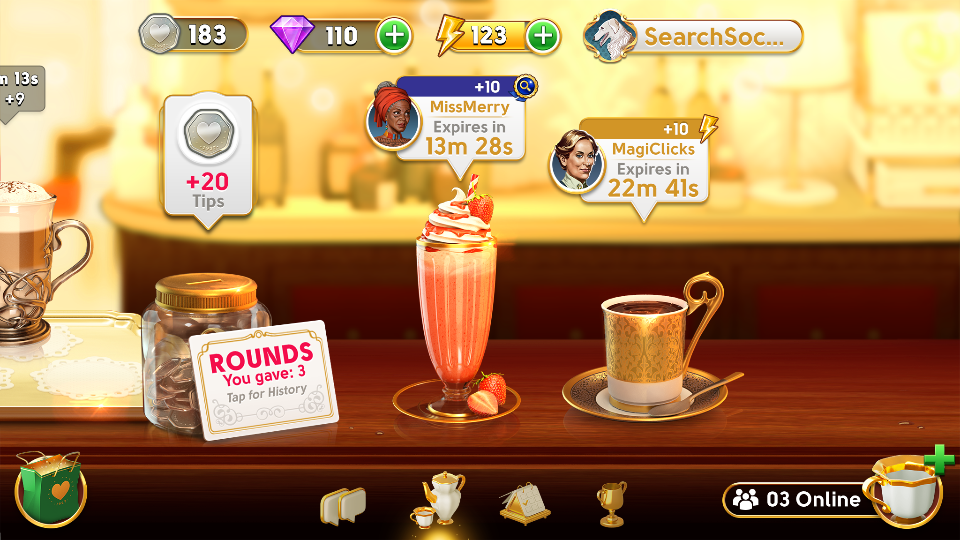Open the invitation cards tab
Image resolution: width=960 pixels, height=540 pixels.
(x=524, y=502)
